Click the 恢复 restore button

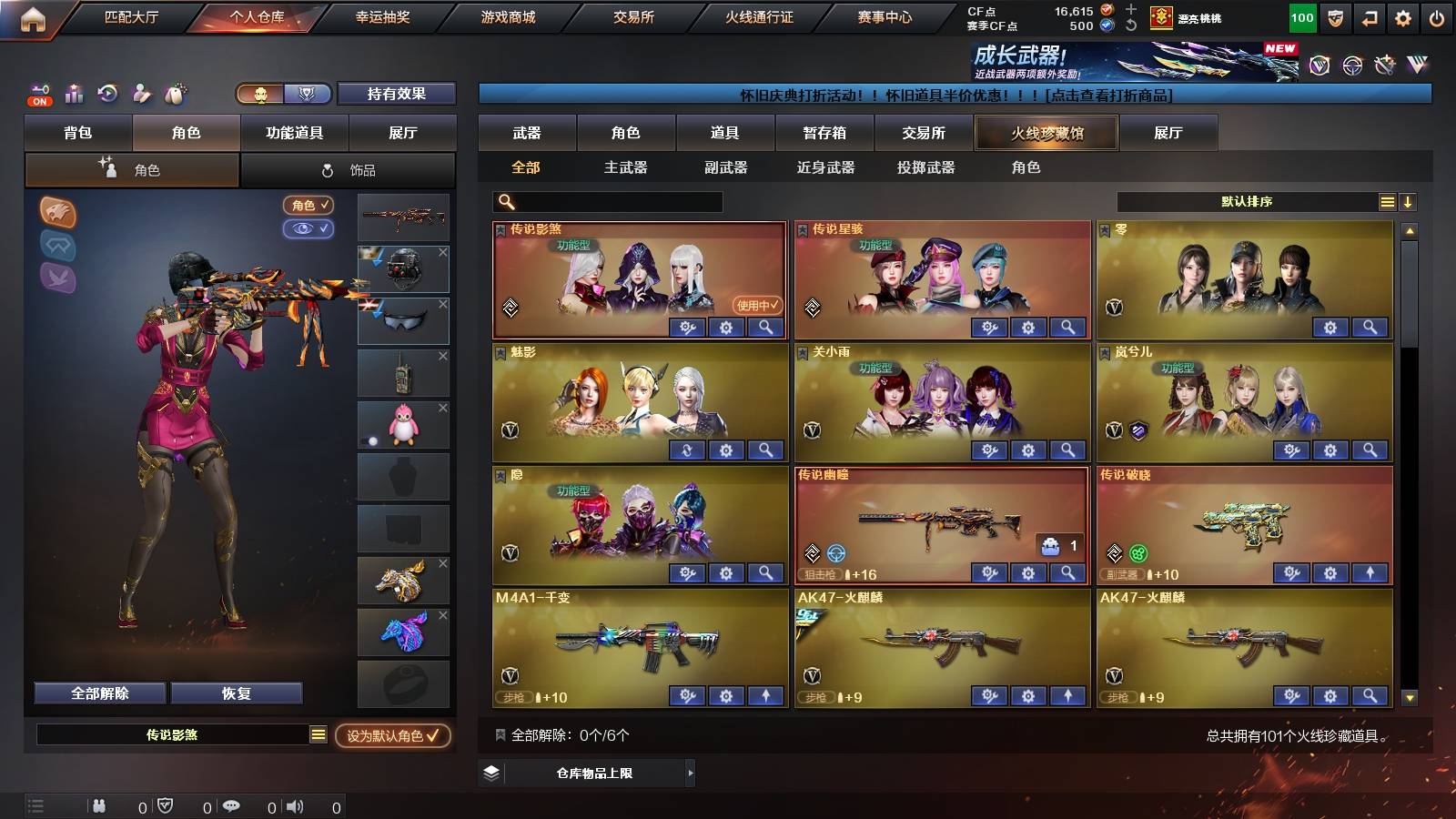(238, 693)
